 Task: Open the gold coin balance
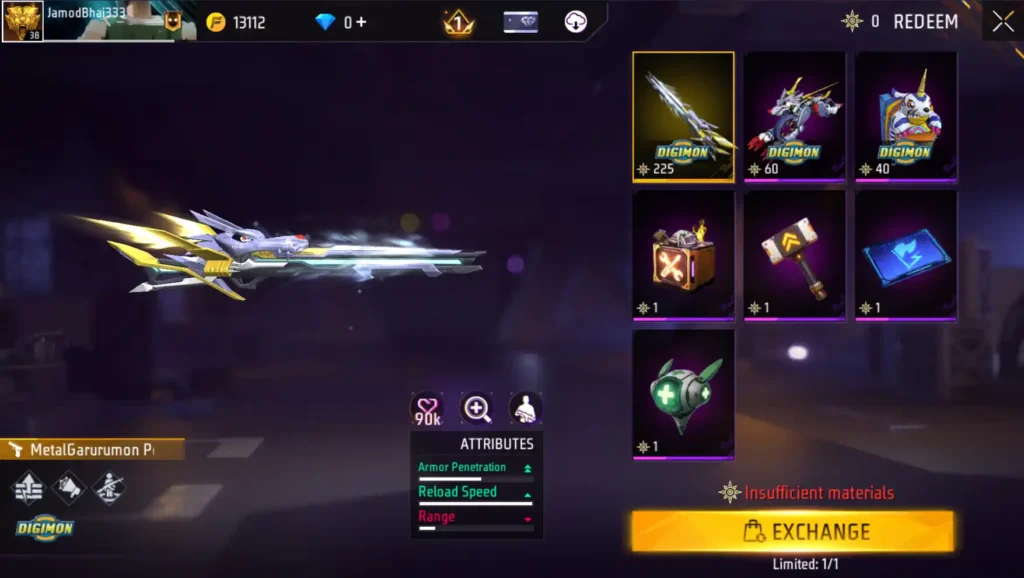click(236, 22)
